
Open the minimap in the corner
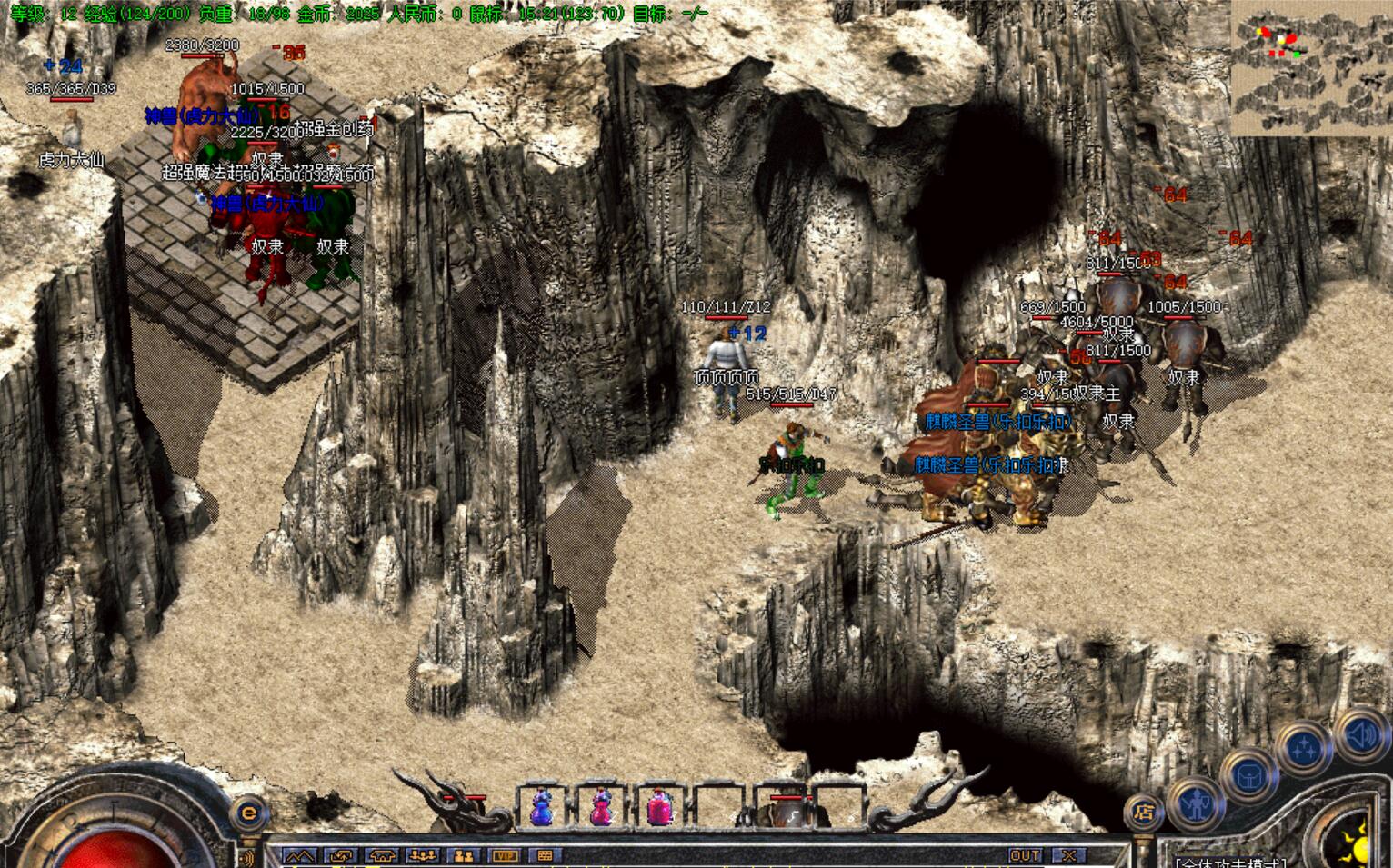(1310, 70)
